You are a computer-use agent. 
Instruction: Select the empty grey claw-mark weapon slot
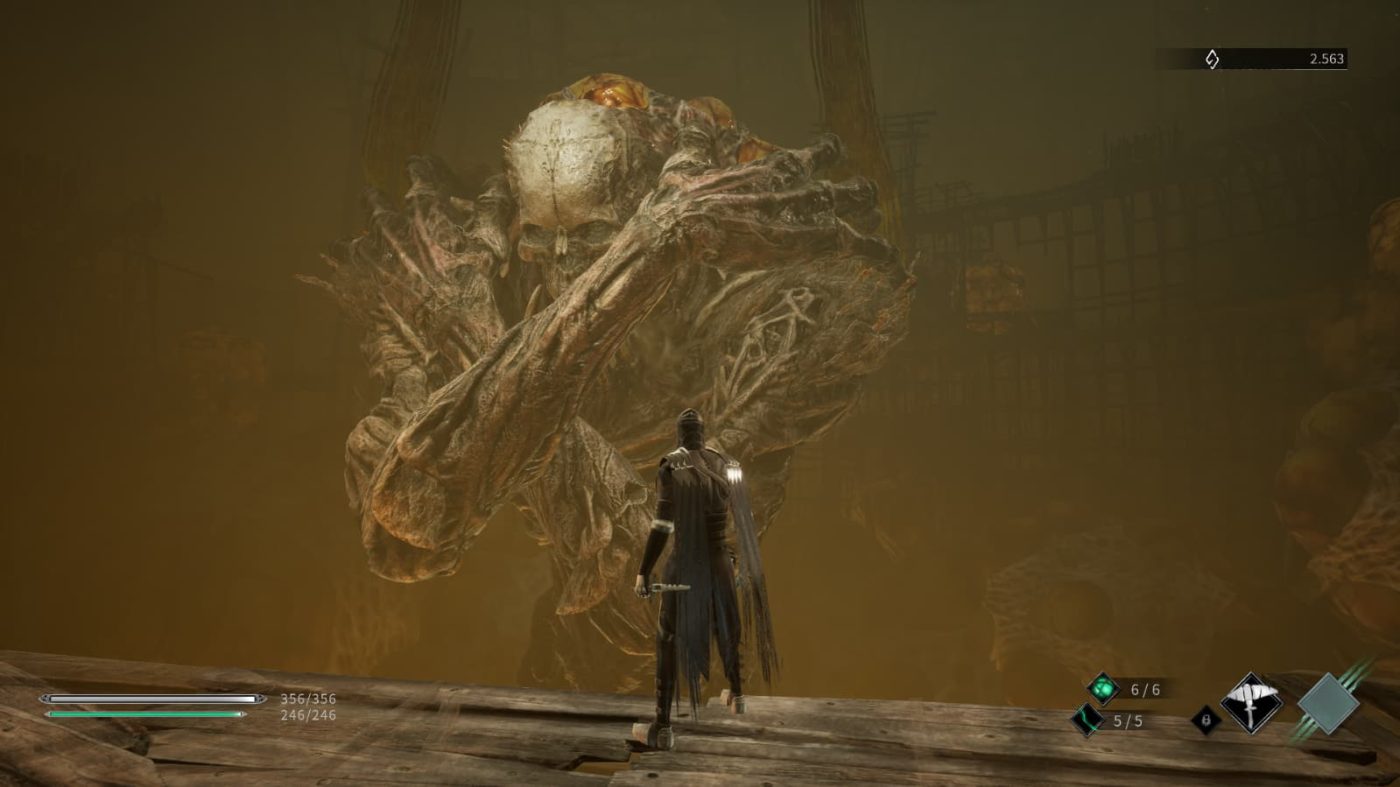coord(1328,703)
